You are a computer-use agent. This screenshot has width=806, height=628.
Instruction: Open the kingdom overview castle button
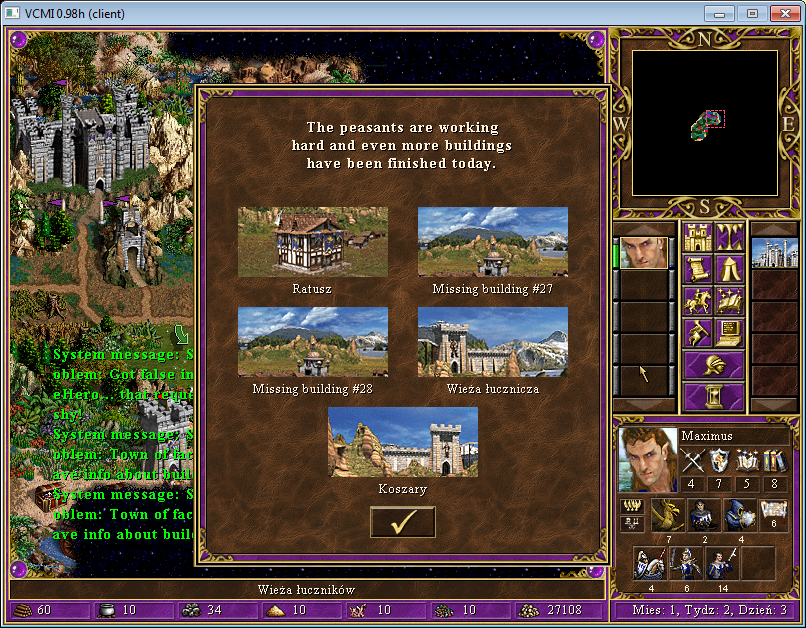click(x=697, y=238)
